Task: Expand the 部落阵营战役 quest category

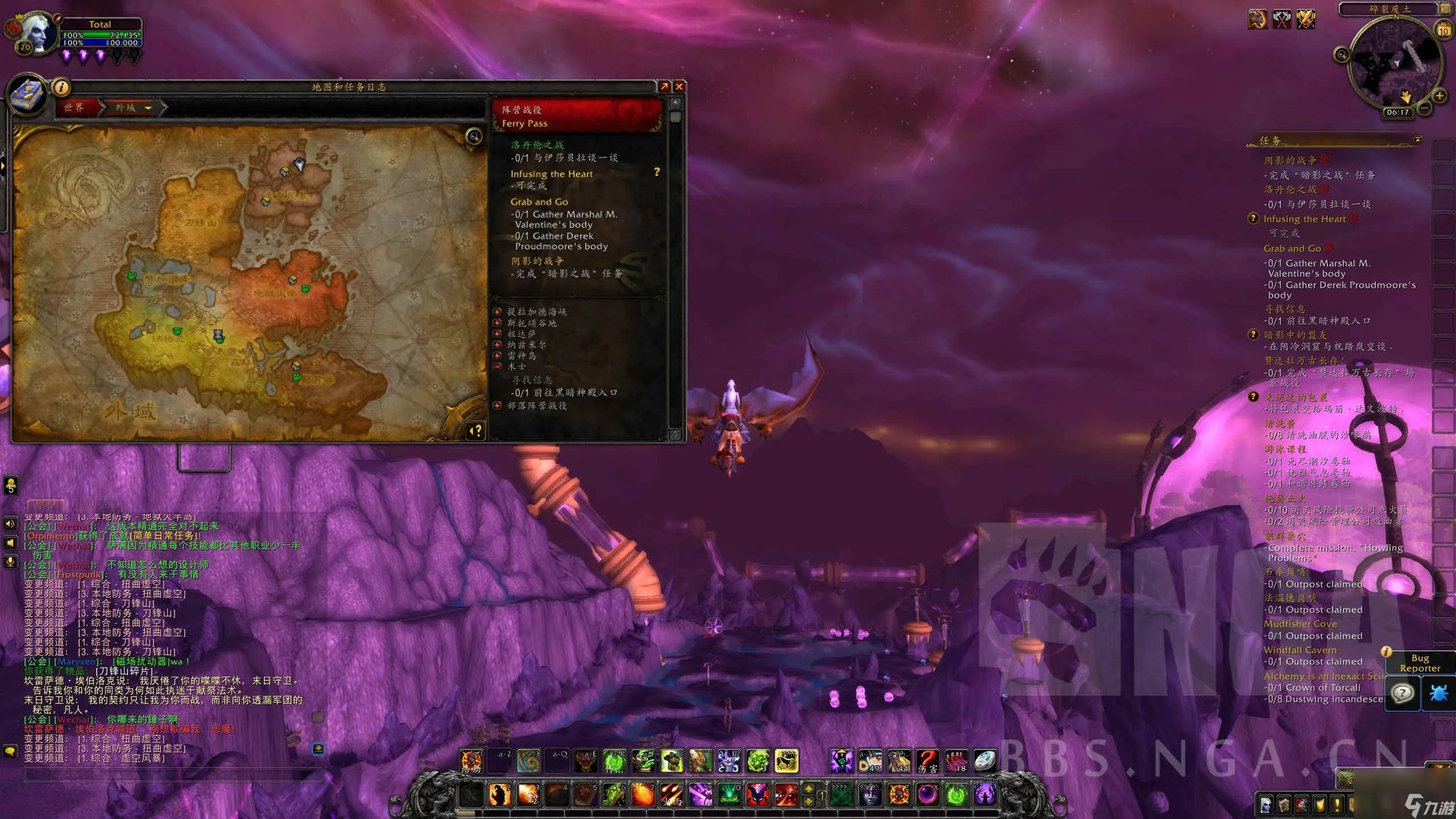Action: [x=497, y=406]
